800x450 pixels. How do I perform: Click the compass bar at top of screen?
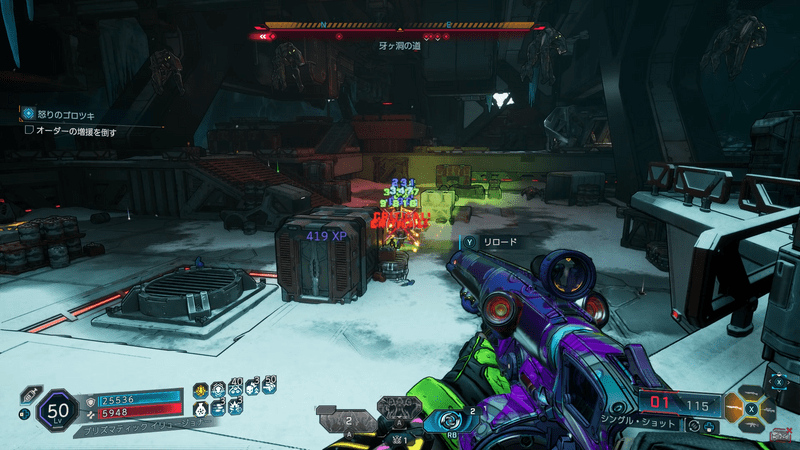[x=399, y=26]
